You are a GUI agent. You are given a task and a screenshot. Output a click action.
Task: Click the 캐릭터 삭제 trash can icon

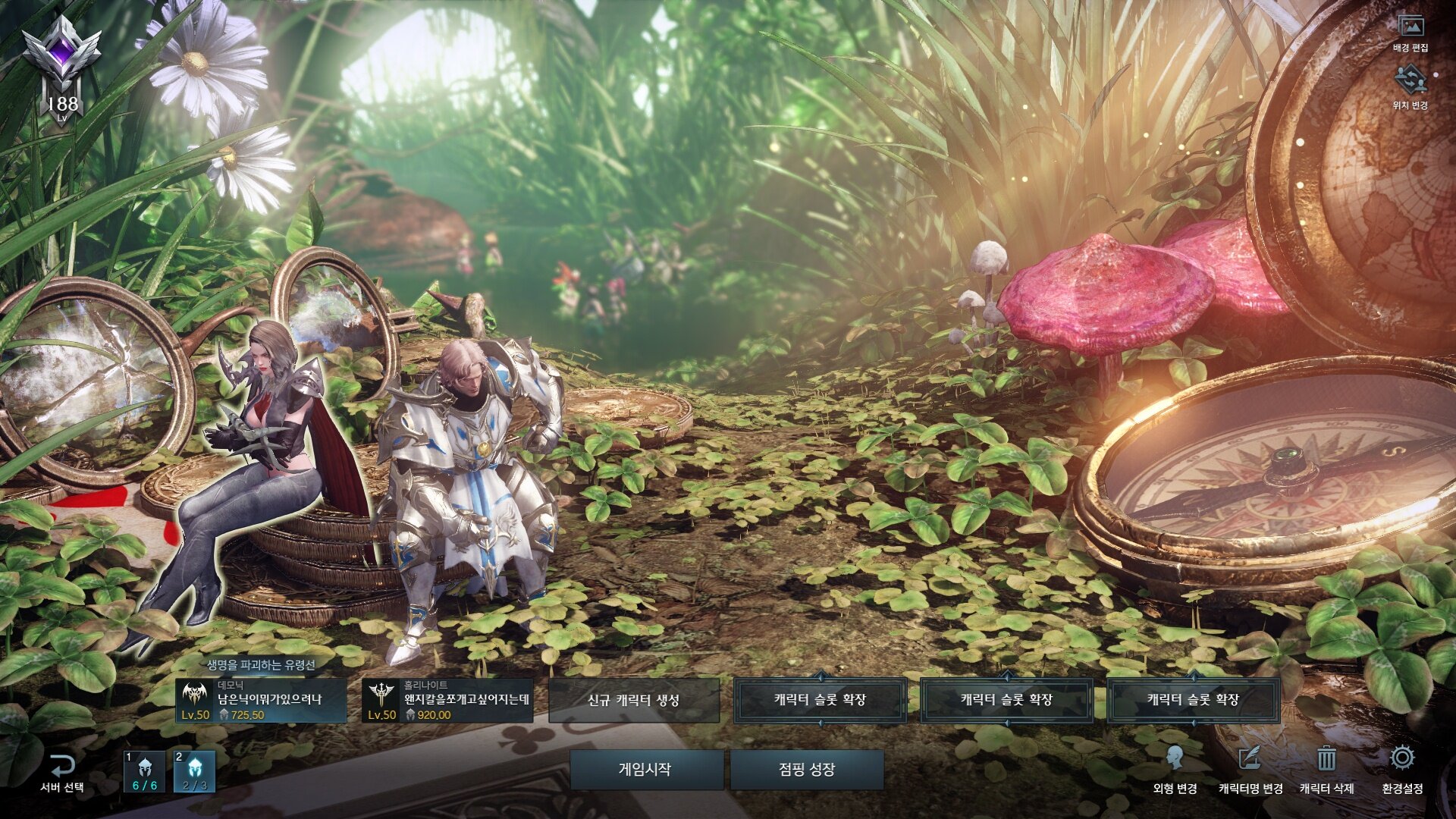1326,759
